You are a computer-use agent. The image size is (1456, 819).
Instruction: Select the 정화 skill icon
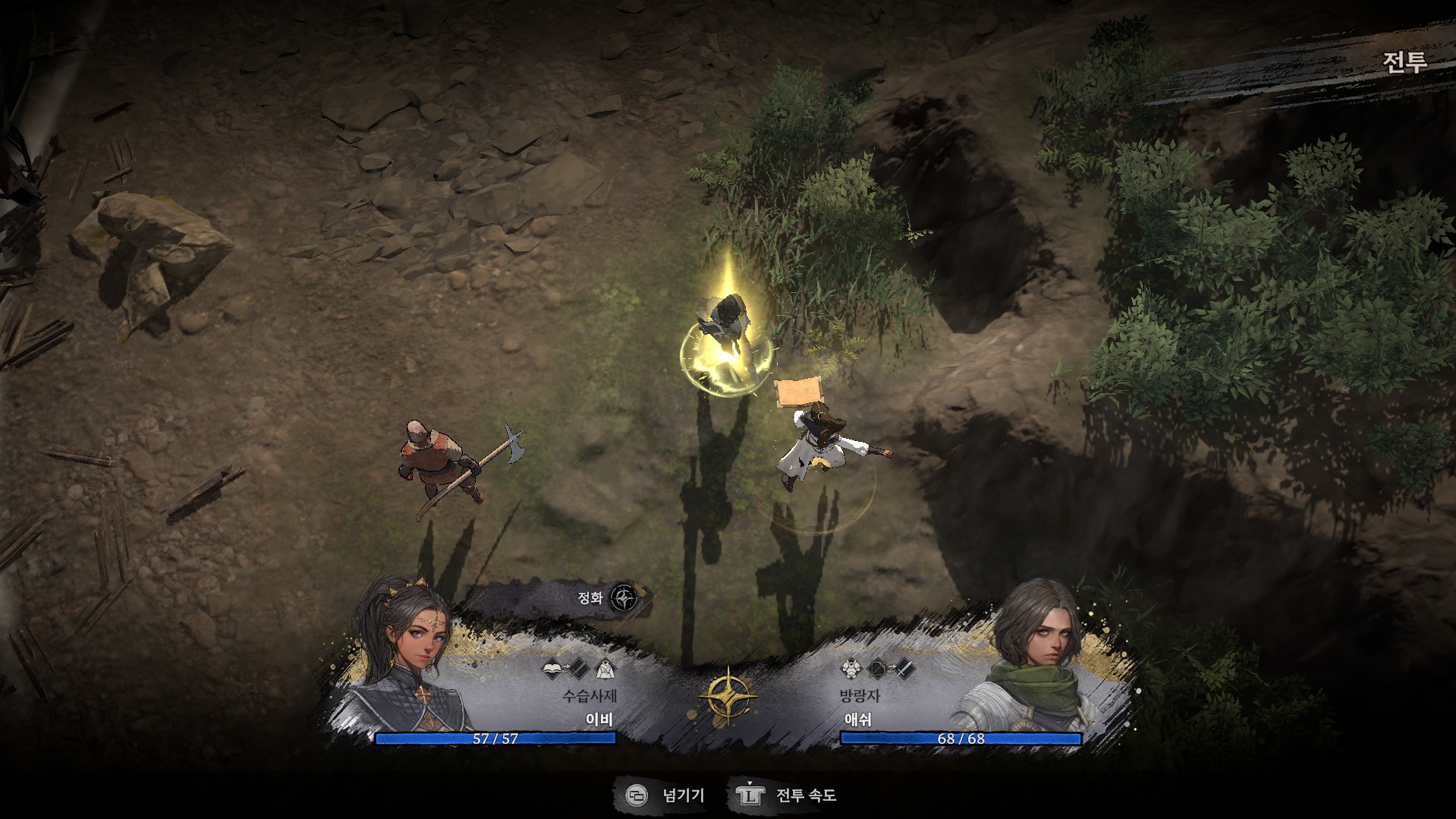[624, 598]
